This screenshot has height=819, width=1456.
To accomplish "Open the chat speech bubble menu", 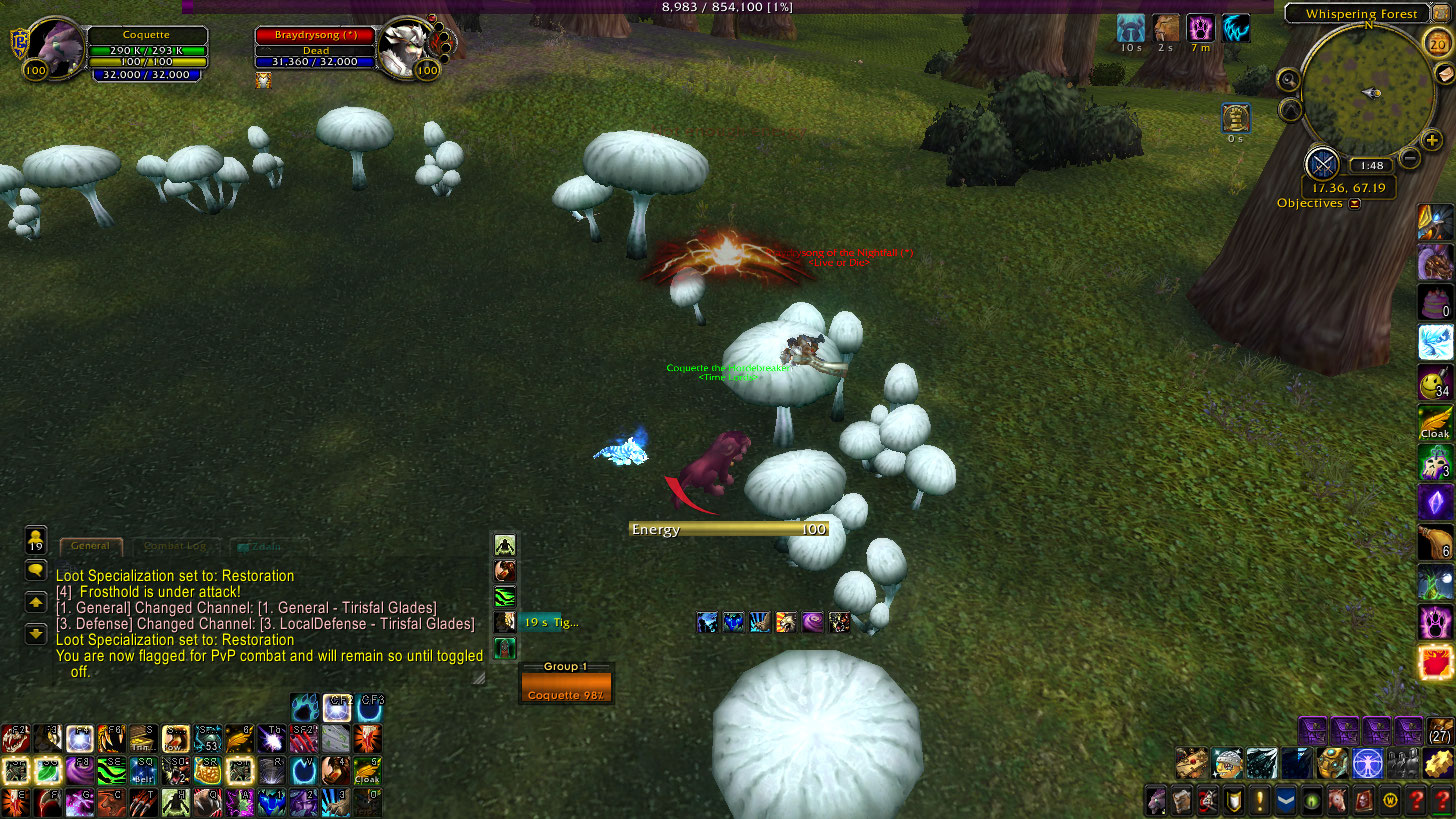I will pyautogui.click(x=35, y=571).
